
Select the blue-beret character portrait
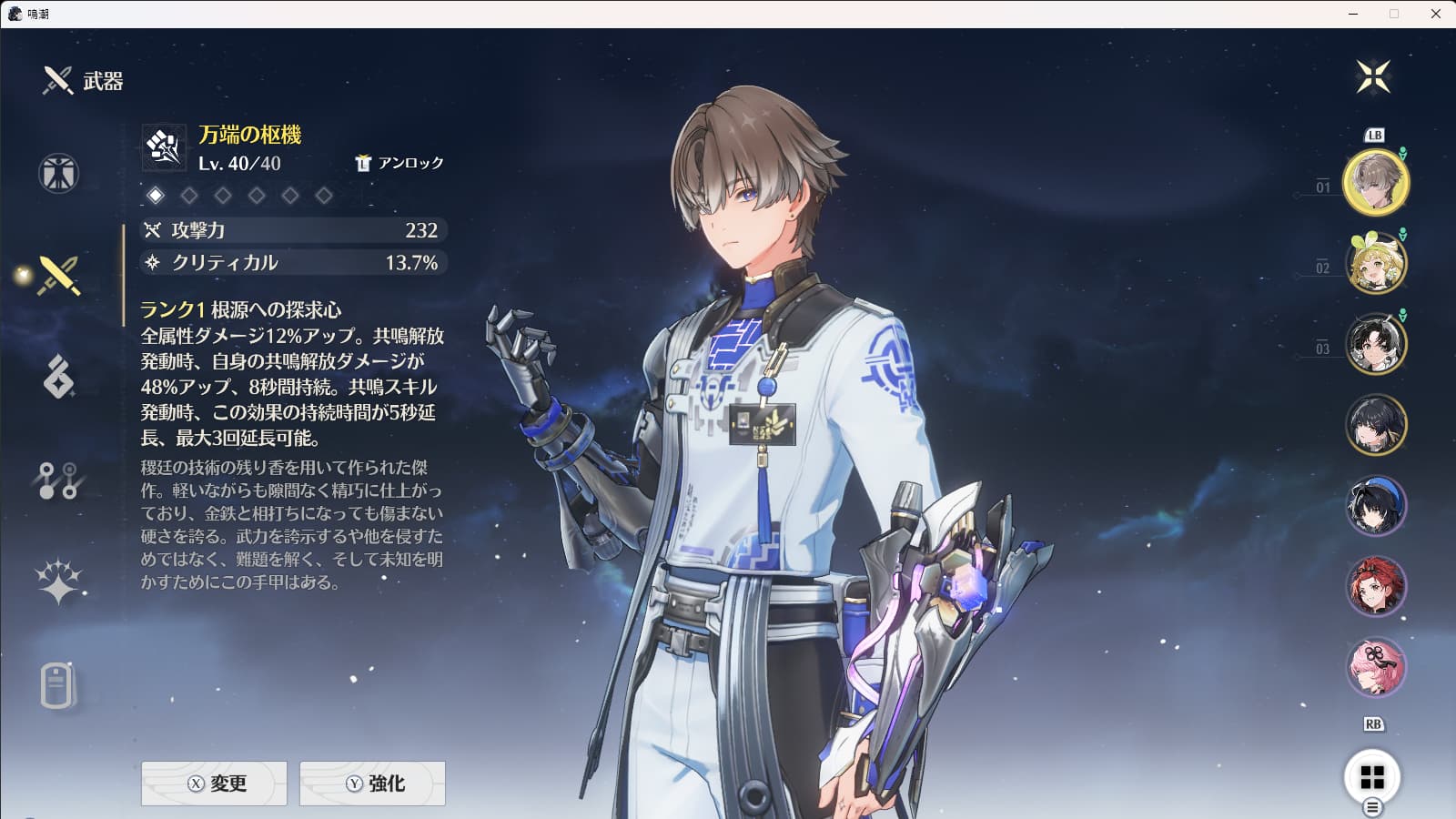pos(1375,505)
